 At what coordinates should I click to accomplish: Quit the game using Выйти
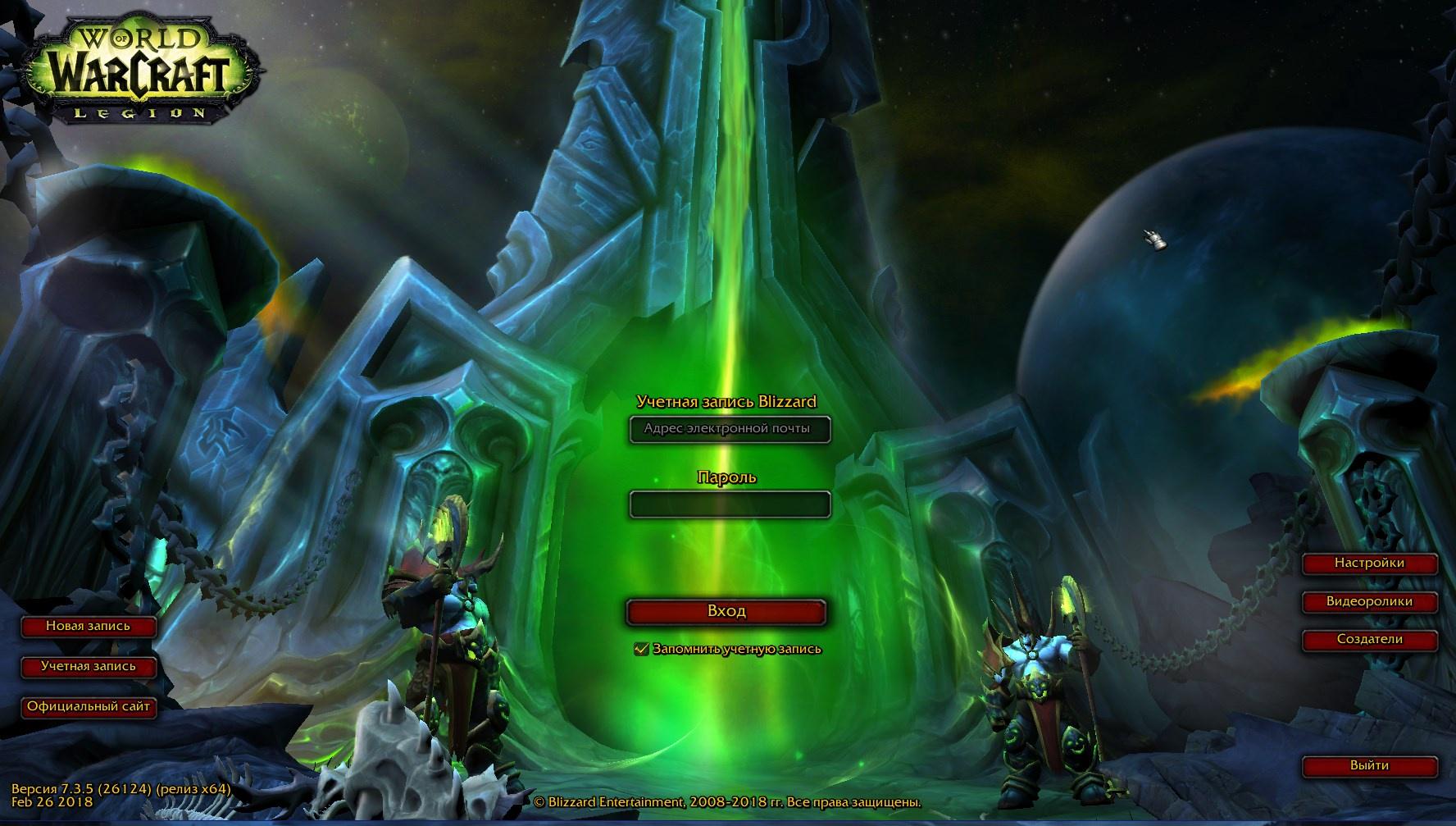[1372, 764]
